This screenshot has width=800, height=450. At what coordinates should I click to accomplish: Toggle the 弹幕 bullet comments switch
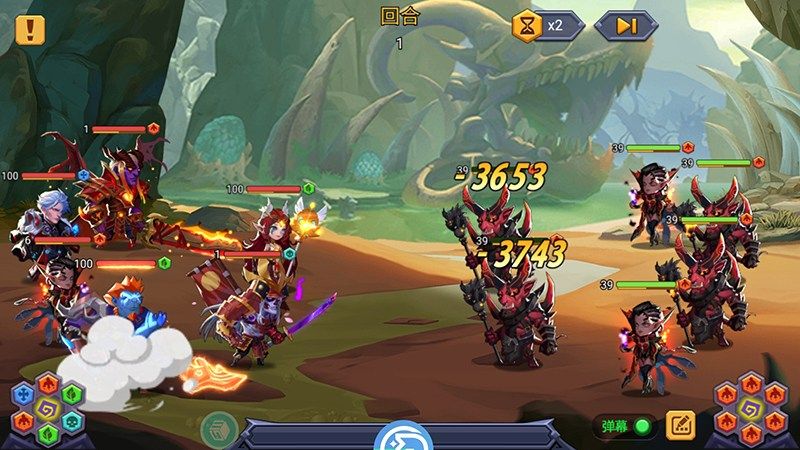(642, 426)
